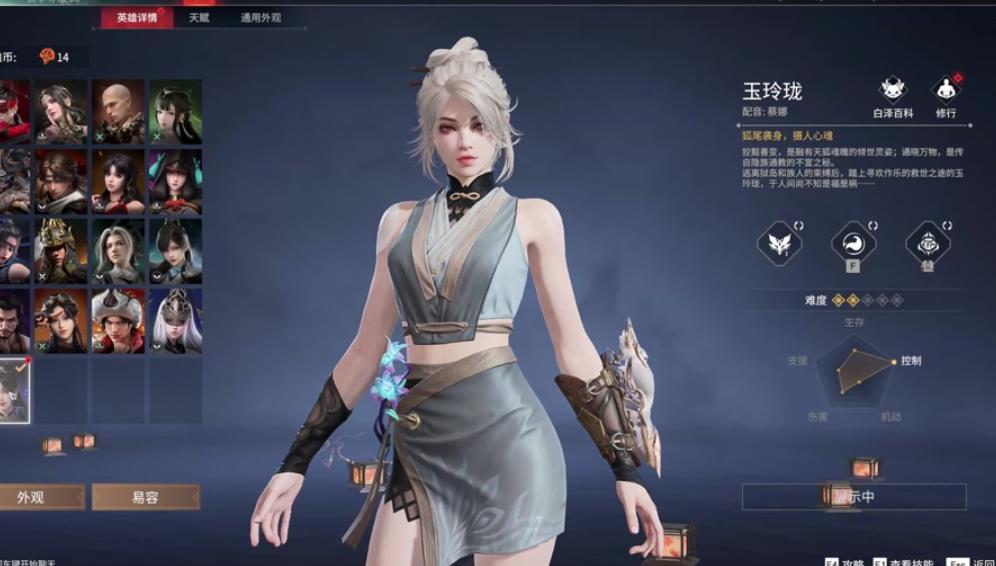Choose the white-haired silver-crowned hero

pos(175,320)
